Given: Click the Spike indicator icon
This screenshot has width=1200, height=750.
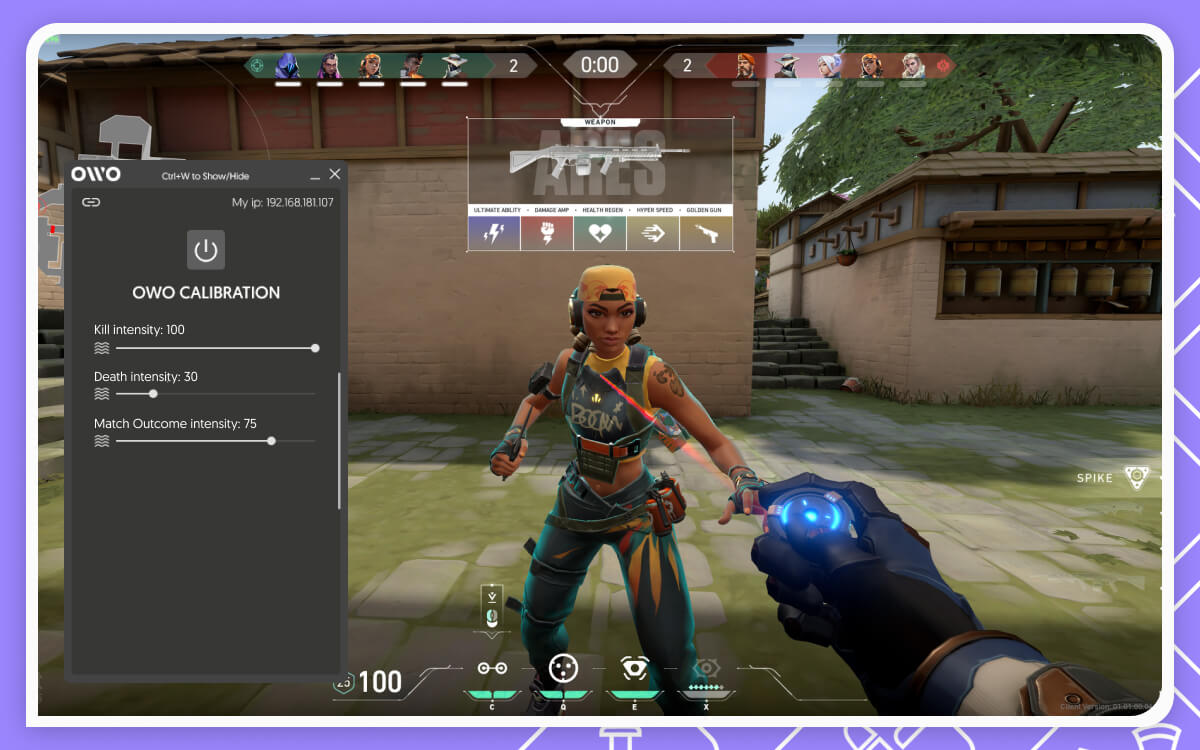Looking at the screenshot, I should (1137, 477).
